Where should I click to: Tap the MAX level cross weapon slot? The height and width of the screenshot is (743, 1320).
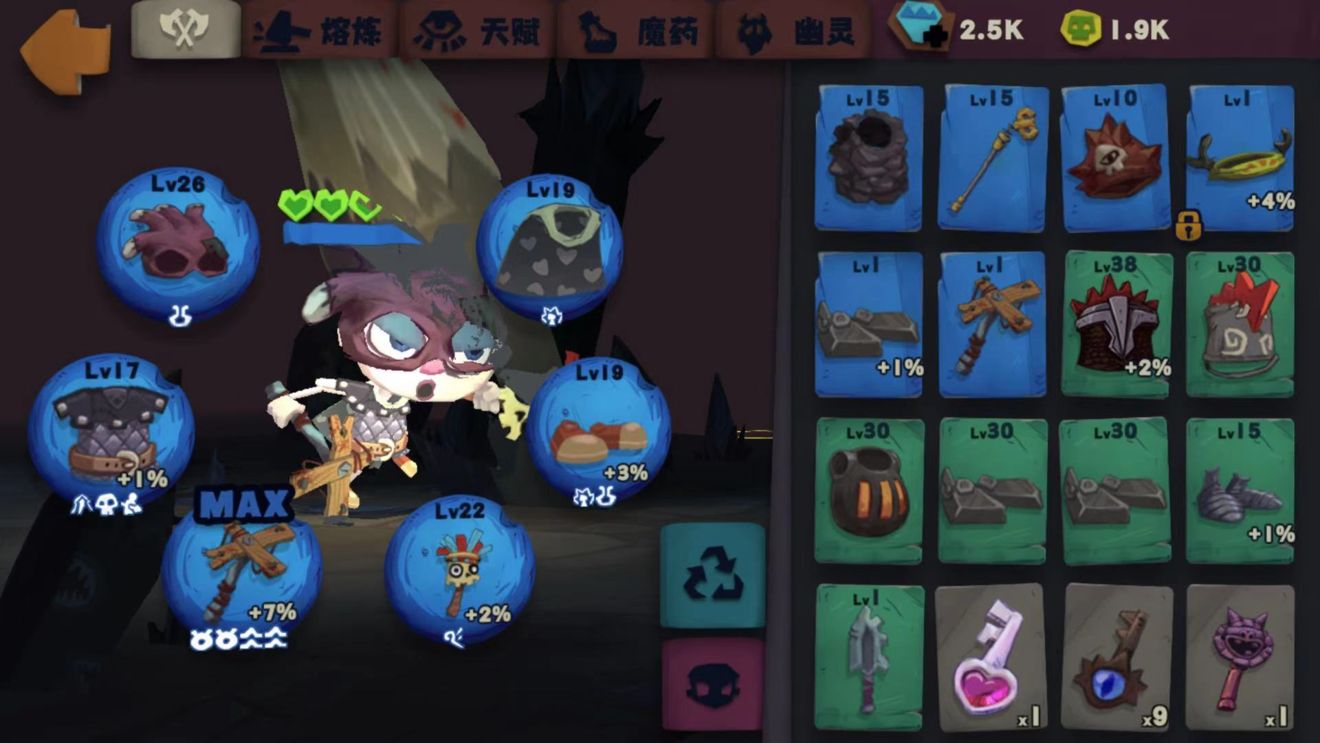click(x=243, y=567)
